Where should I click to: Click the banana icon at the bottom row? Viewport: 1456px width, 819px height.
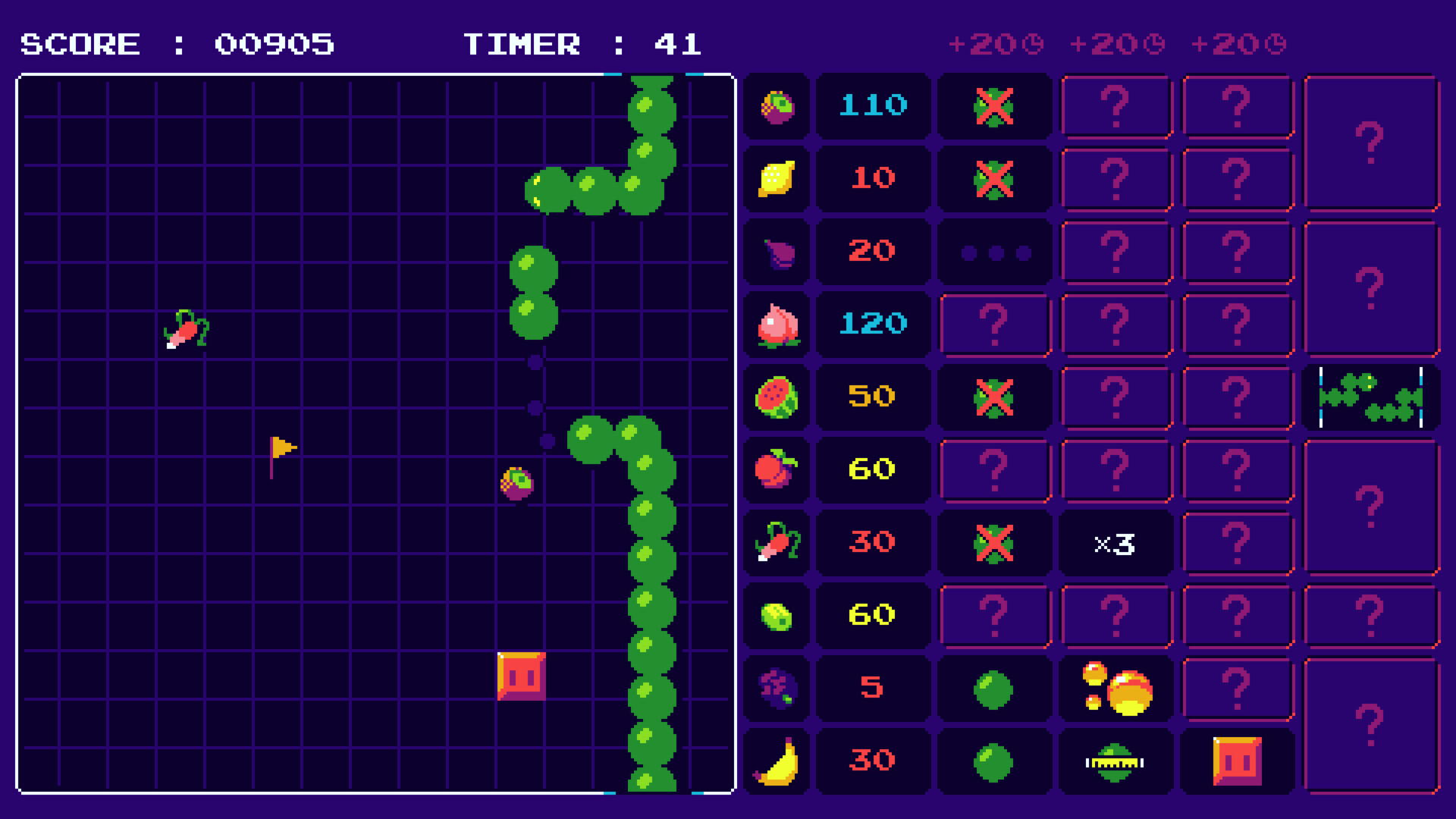(775, 761)
